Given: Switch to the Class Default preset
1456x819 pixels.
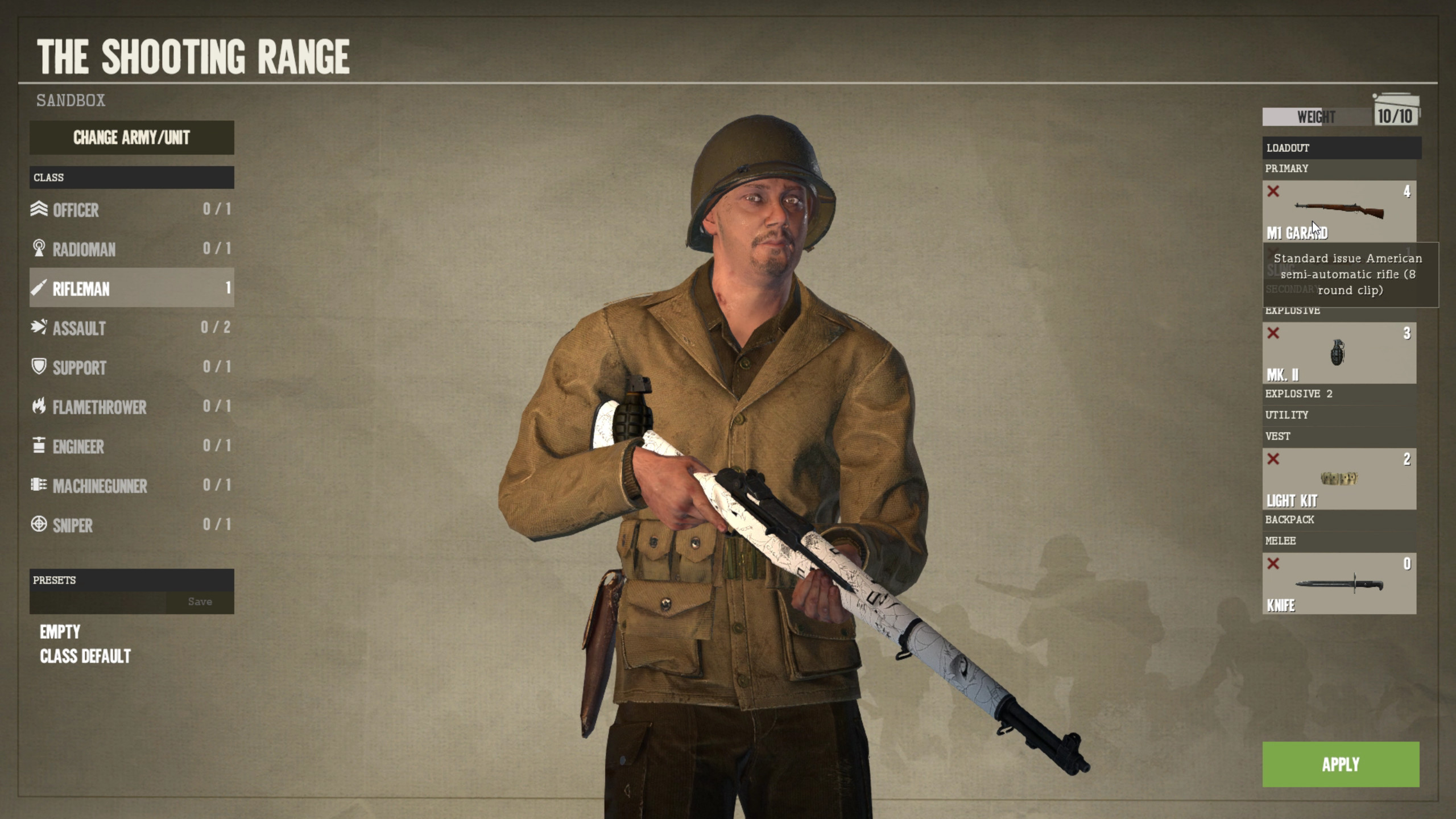Looking at the screenshot, I should point(85,657).
